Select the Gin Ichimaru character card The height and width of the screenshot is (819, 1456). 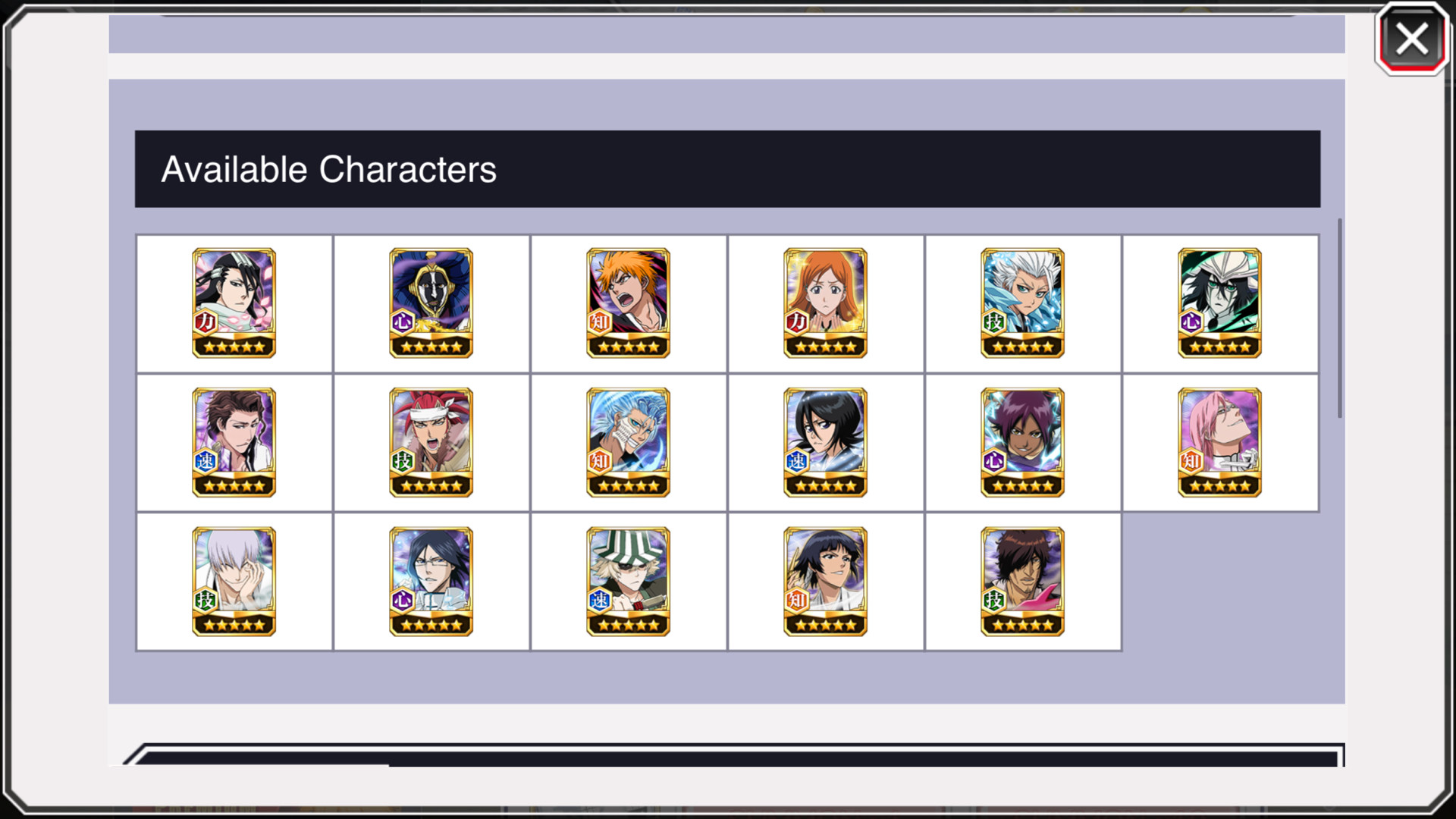[234, 581]
